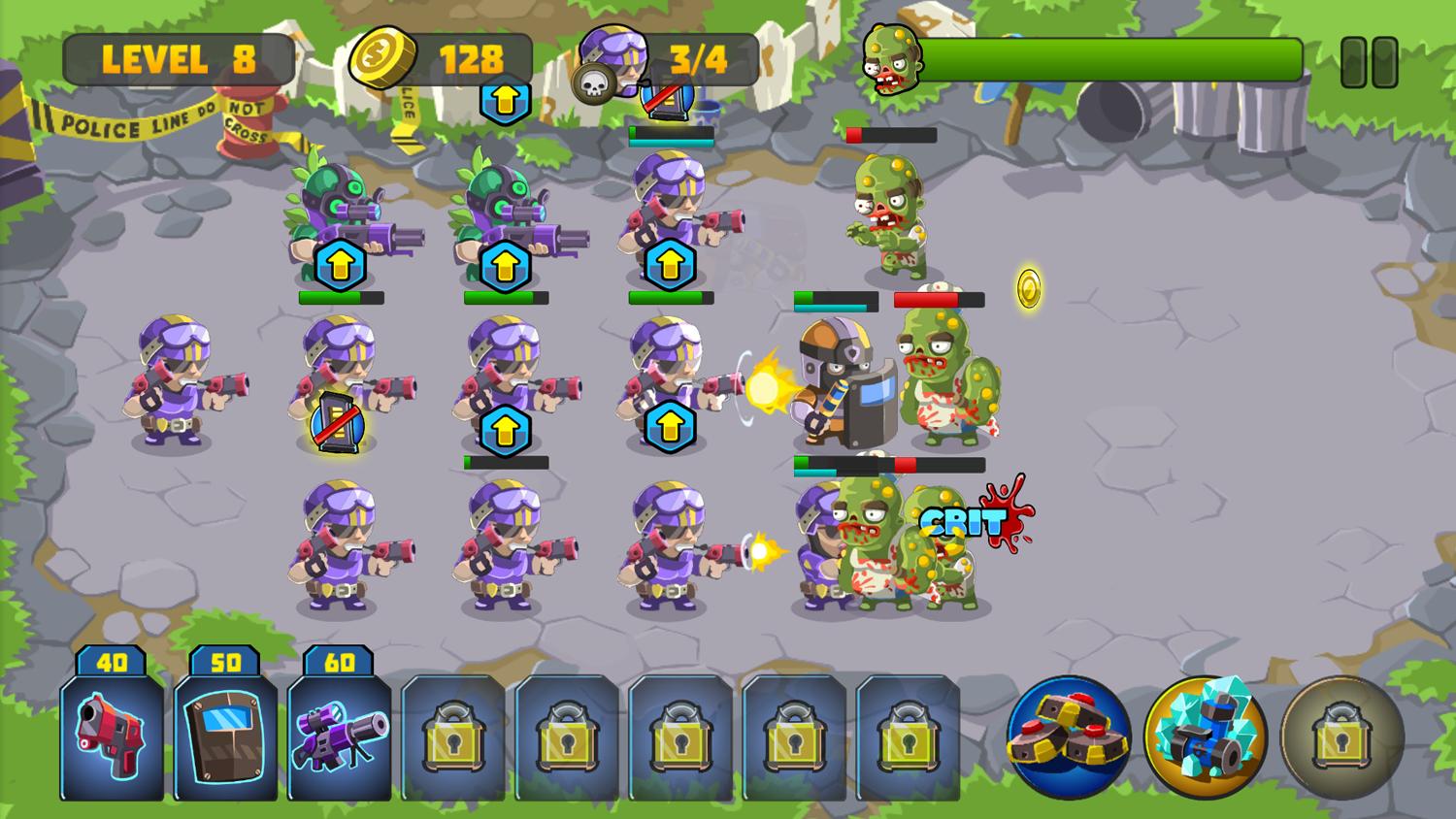Select the rightmost locked padlock card
The height and width of the screenshot is (819, 1456).
[910, 737]
